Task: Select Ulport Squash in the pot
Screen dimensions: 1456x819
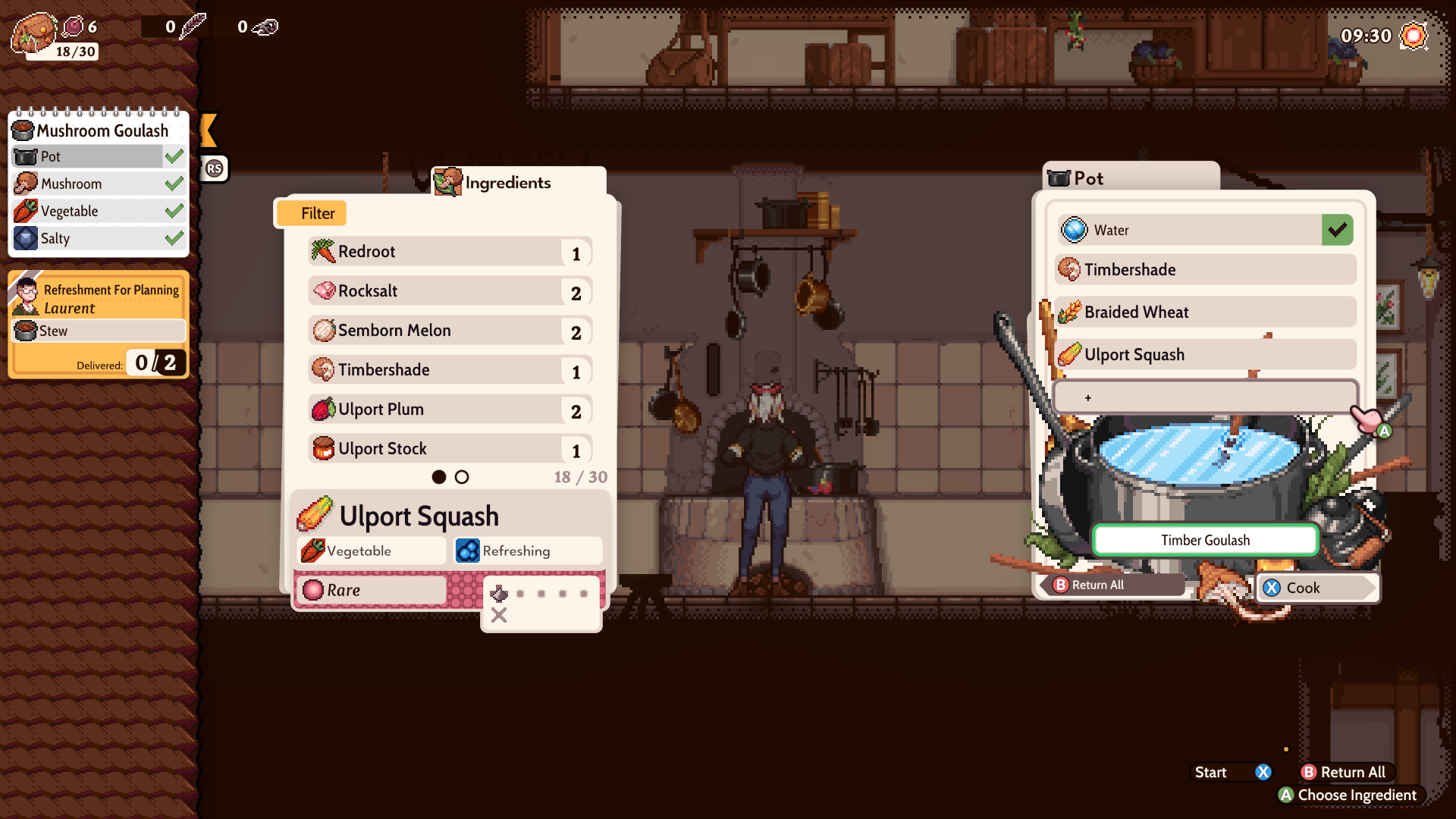Action: click(x=1204, y=355)
